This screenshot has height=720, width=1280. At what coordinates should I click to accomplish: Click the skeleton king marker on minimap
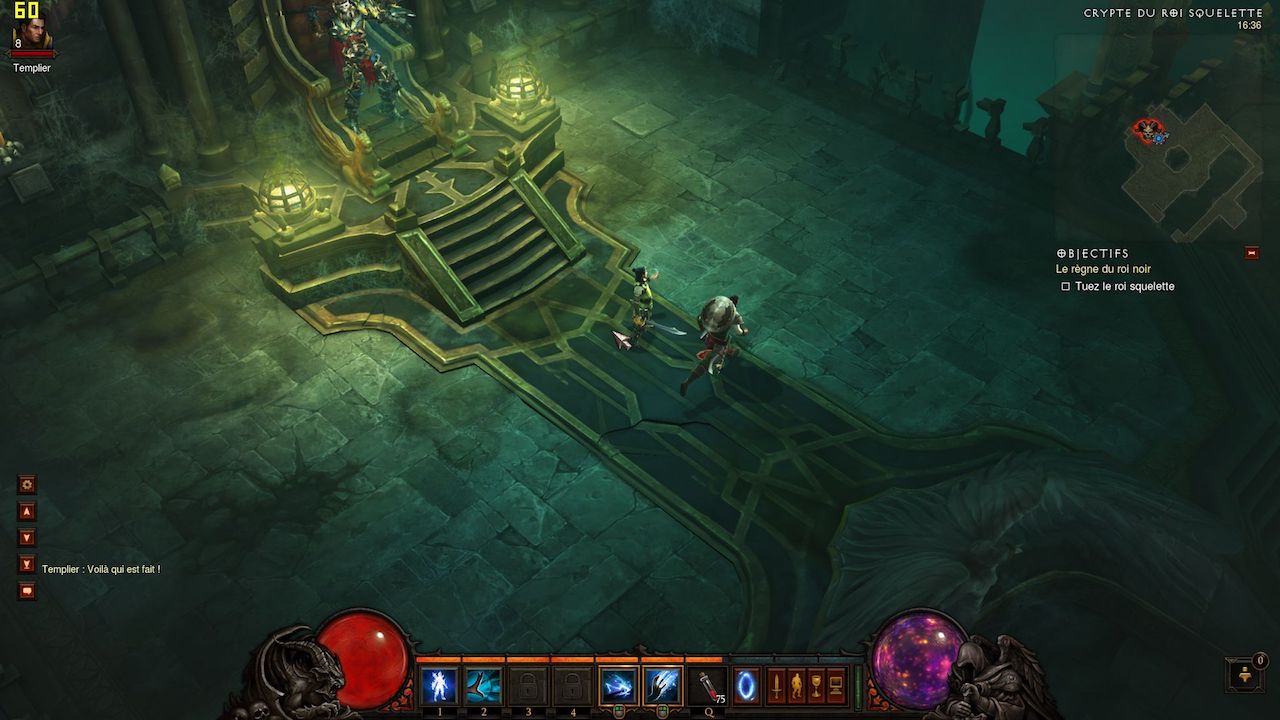coord(1147,129)
